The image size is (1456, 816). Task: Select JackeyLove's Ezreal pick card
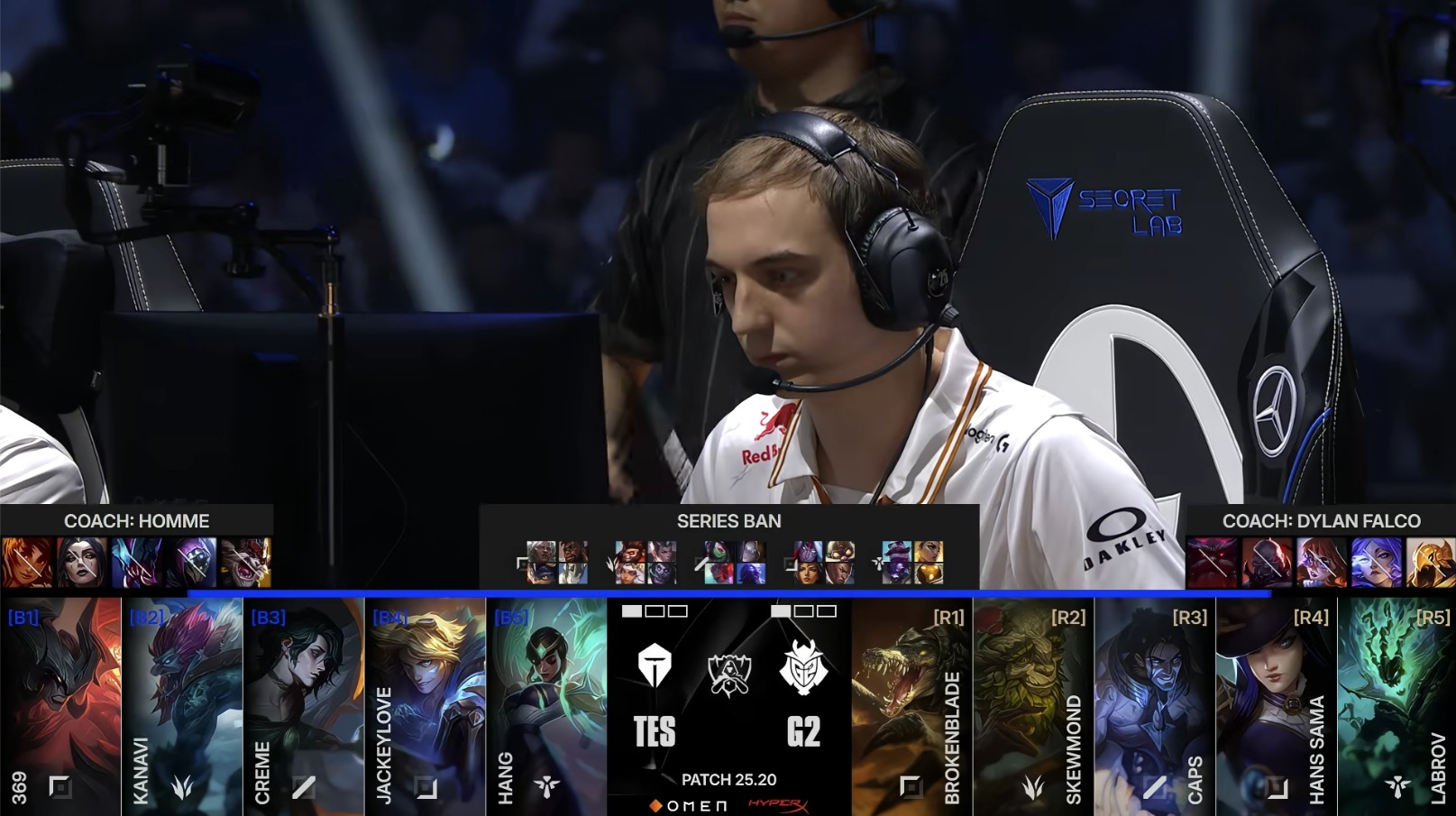[426, 706]
